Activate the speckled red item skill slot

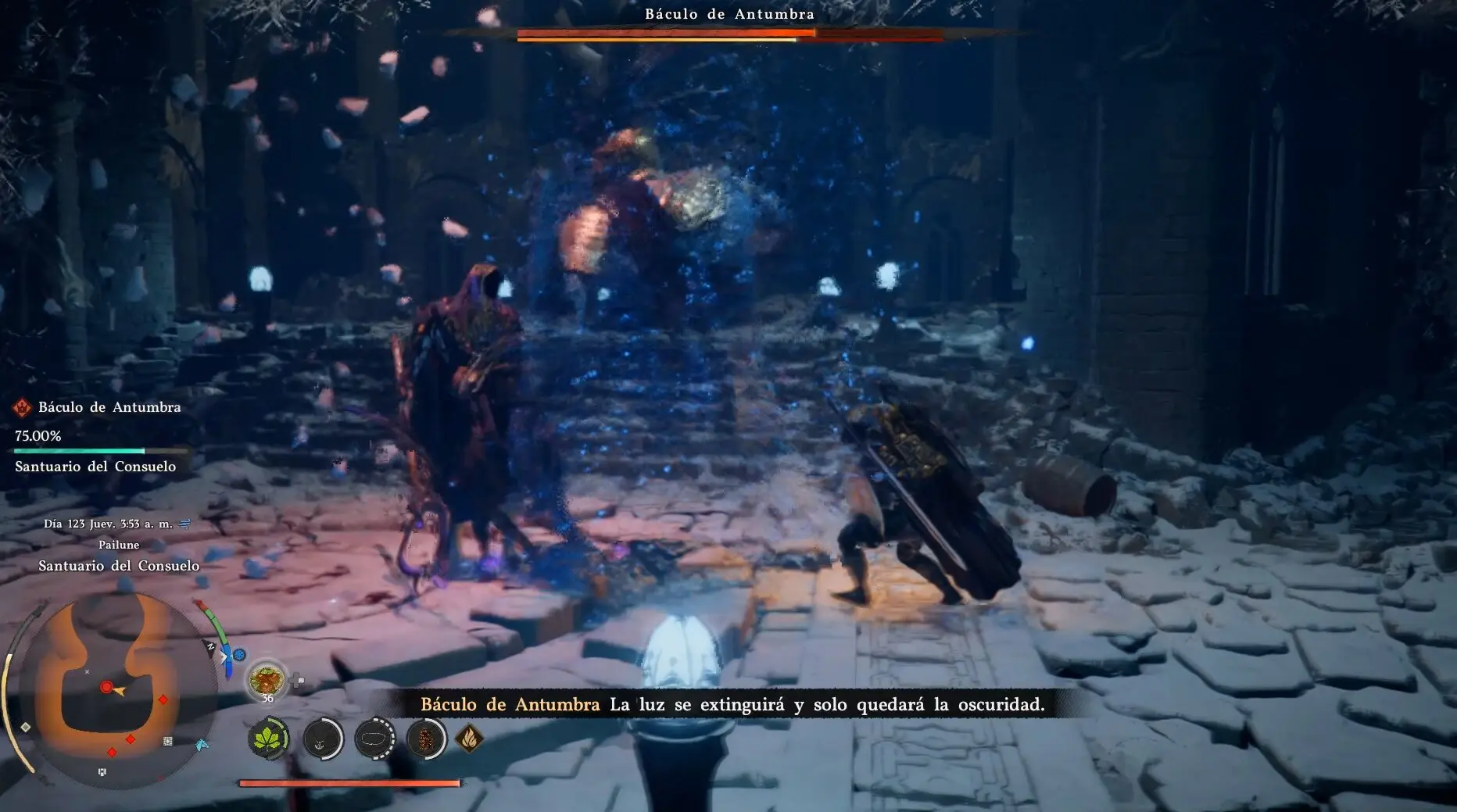click(x=426, y=738)
